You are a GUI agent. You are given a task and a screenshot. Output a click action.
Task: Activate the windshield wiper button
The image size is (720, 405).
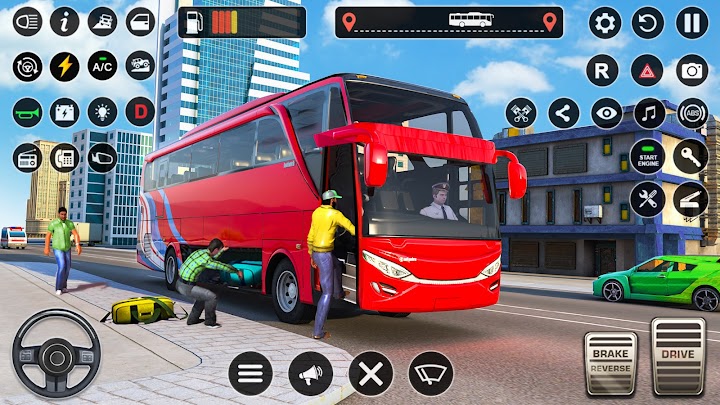(x=432, y=374)
